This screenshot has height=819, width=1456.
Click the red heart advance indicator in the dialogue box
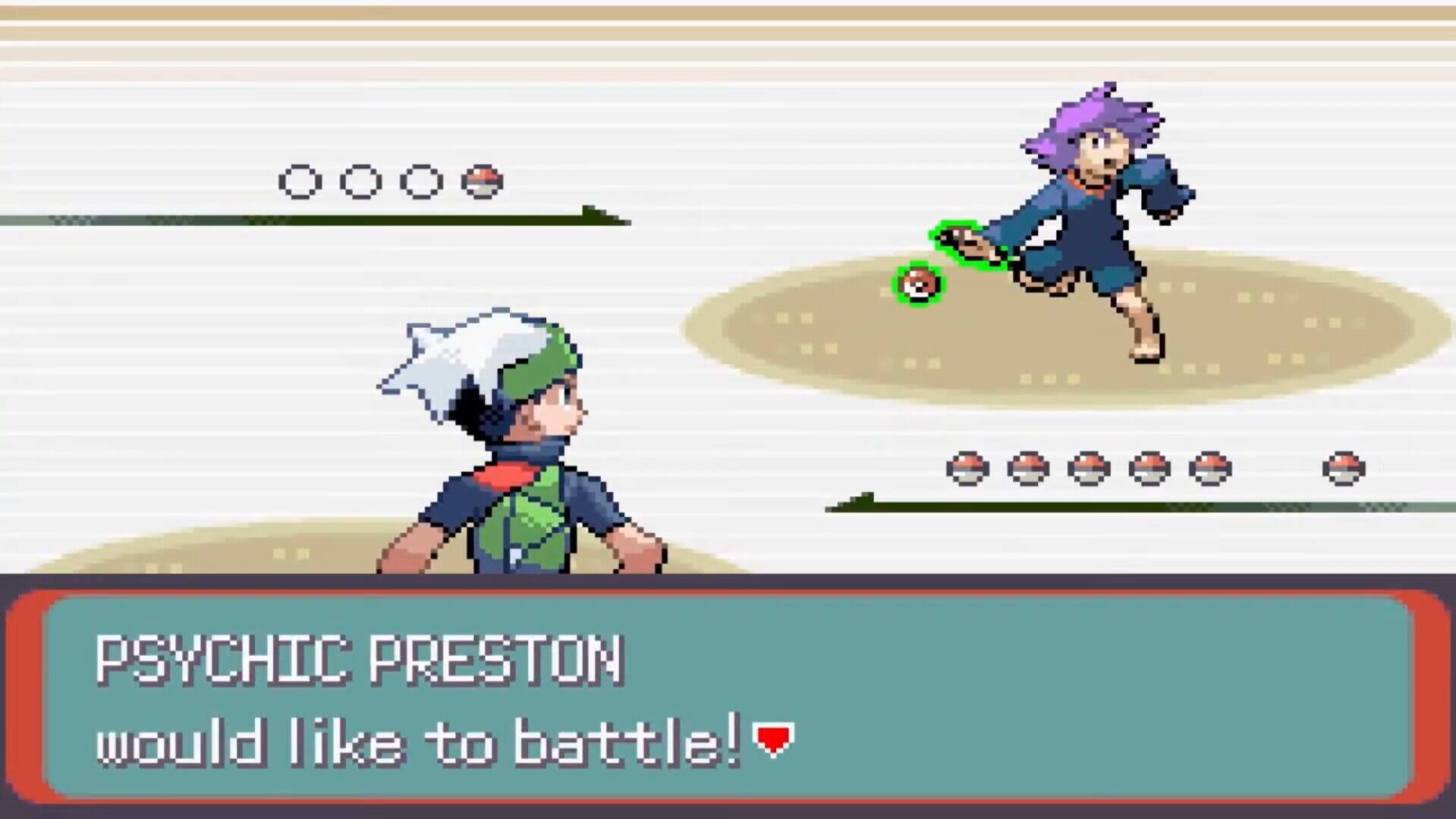(x=772, y=736)
